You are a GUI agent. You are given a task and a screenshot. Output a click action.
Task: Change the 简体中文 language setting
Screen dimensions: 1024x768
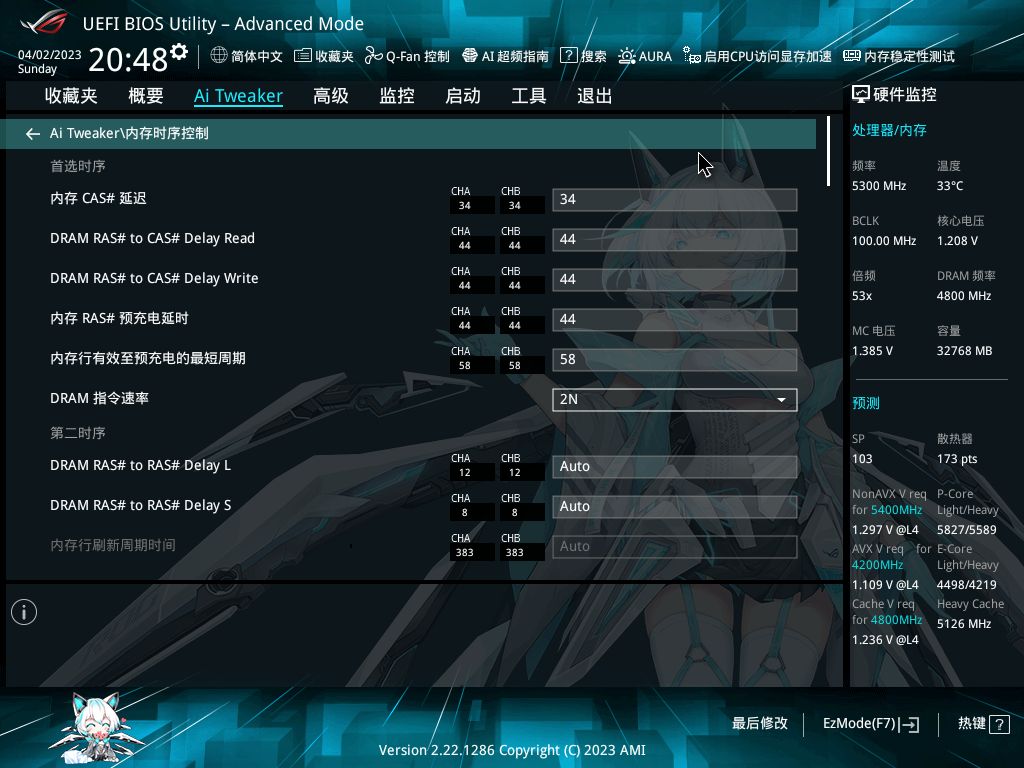coord(247,56)
